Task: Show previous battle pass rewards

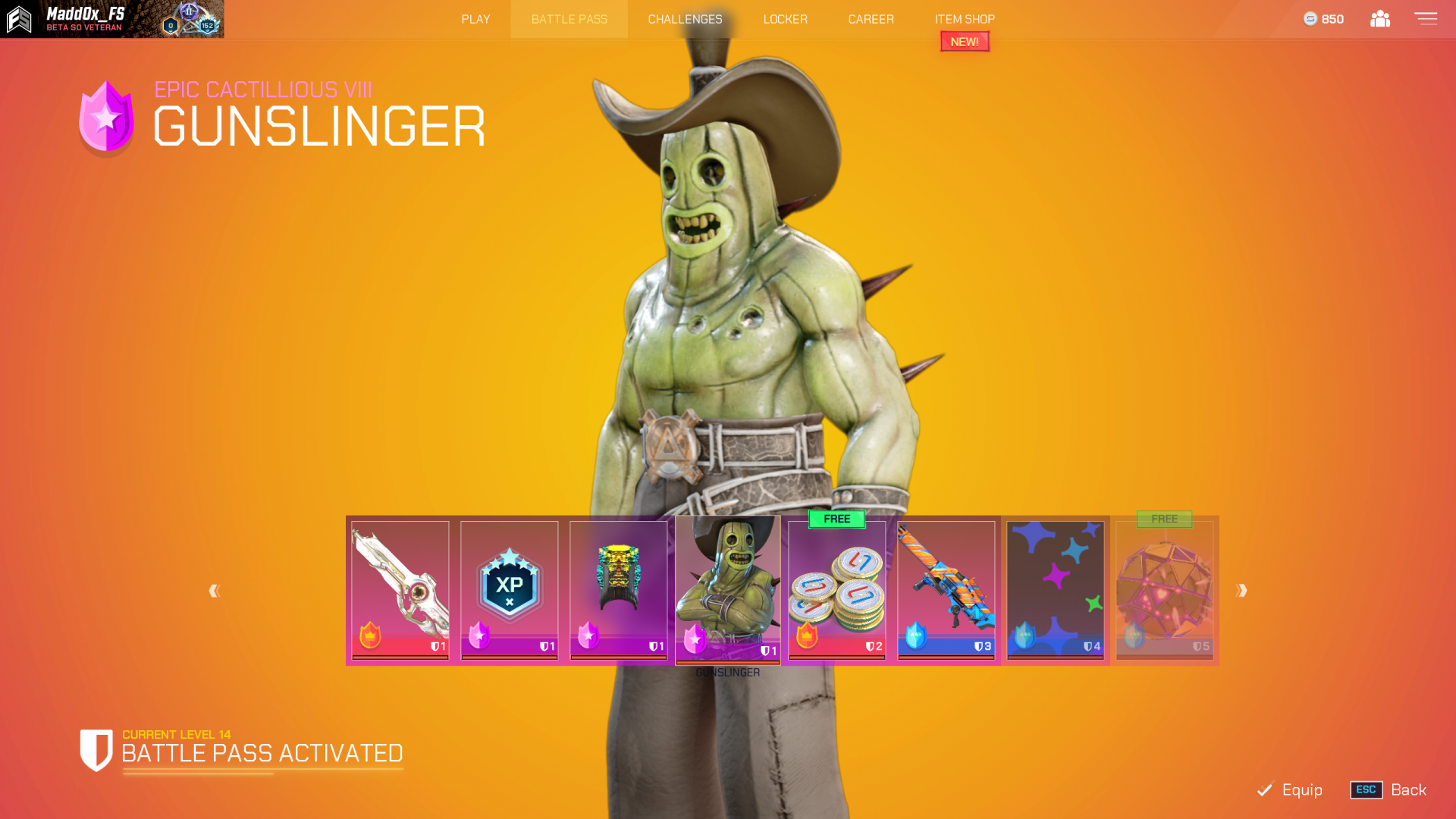Action: [215, 591]
